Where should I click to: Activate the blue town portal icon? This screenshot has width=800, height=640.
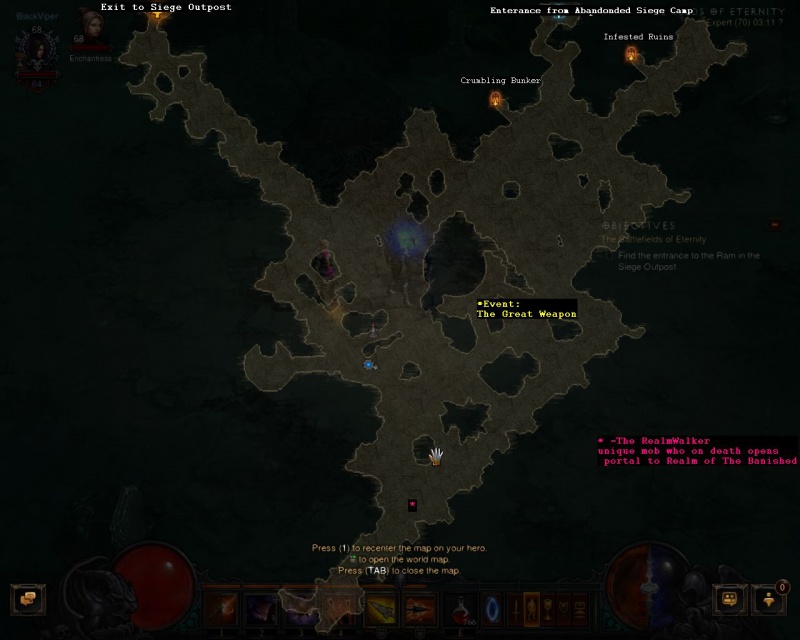pos(492,607)
